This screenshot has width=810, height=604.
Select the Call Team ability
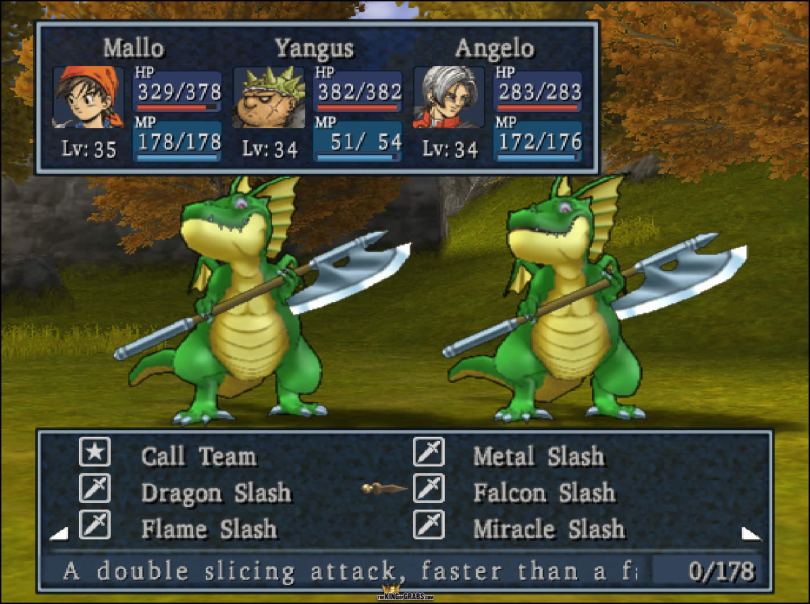click(198, 457)
